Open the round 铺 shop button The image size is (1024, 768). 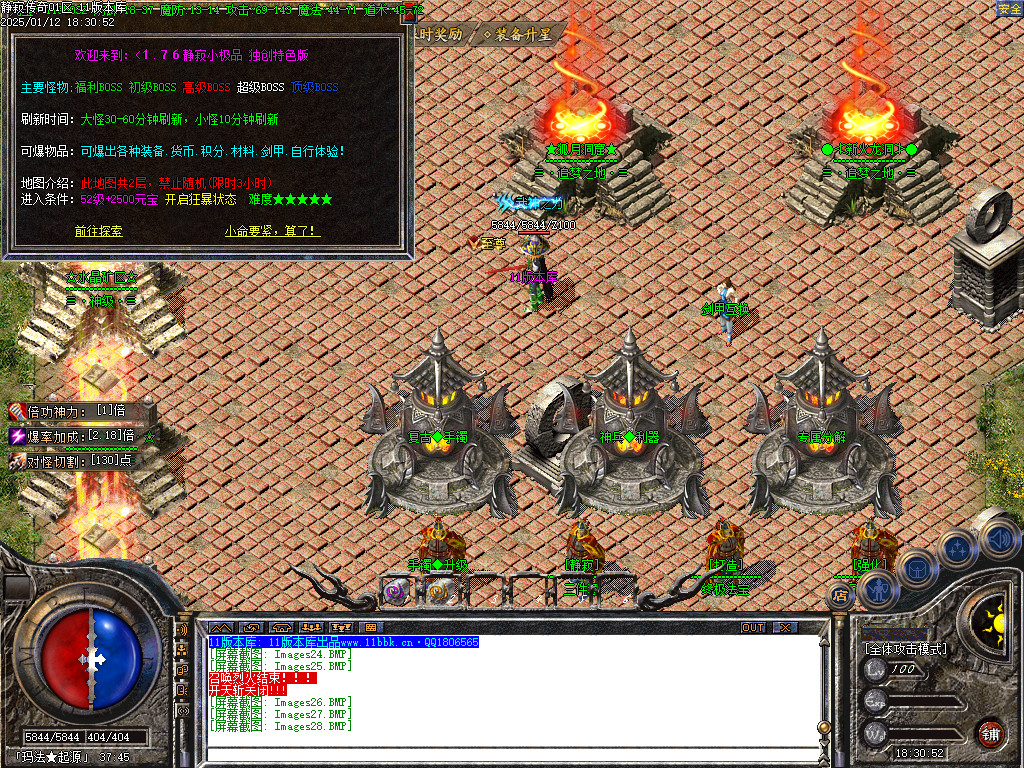tap(990, 733)
